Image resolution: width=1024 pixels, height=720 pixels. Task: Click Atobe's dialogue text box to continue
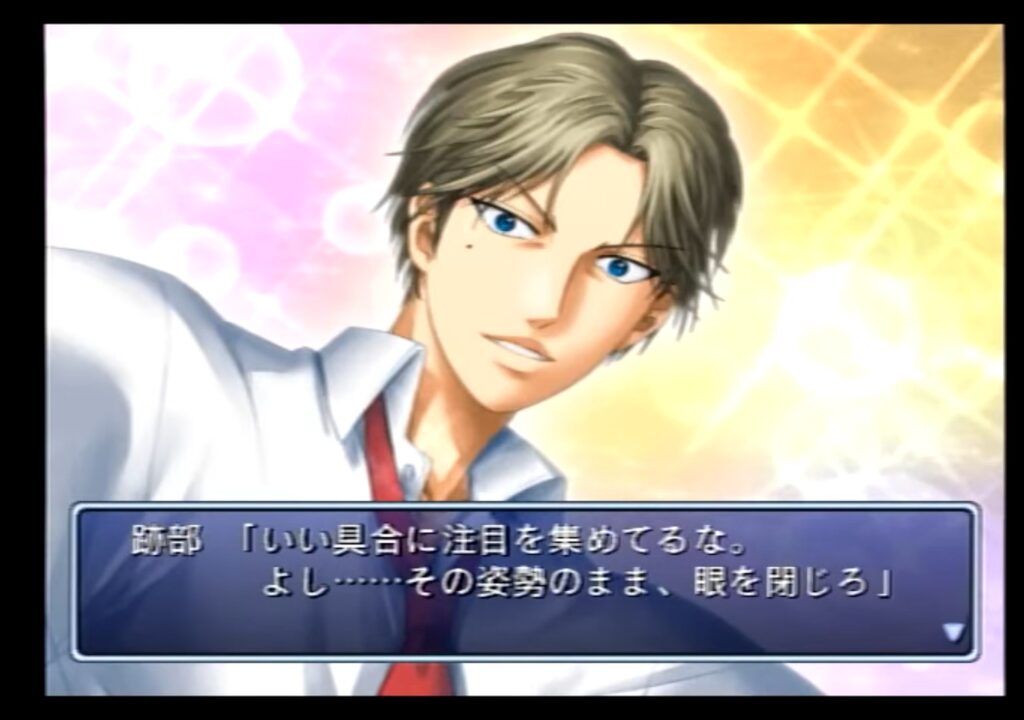524,581
